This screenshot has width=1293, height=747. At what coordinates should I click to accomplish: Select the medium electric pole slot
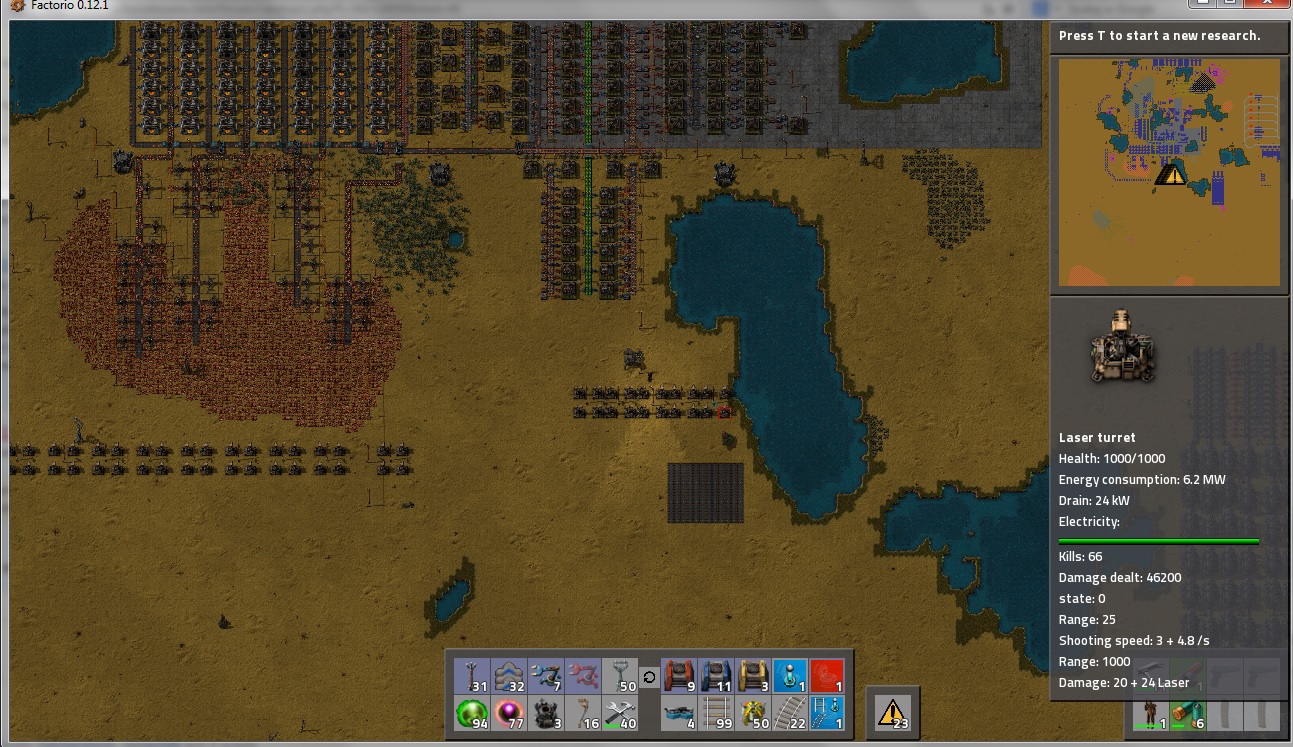tap(473, 676)
